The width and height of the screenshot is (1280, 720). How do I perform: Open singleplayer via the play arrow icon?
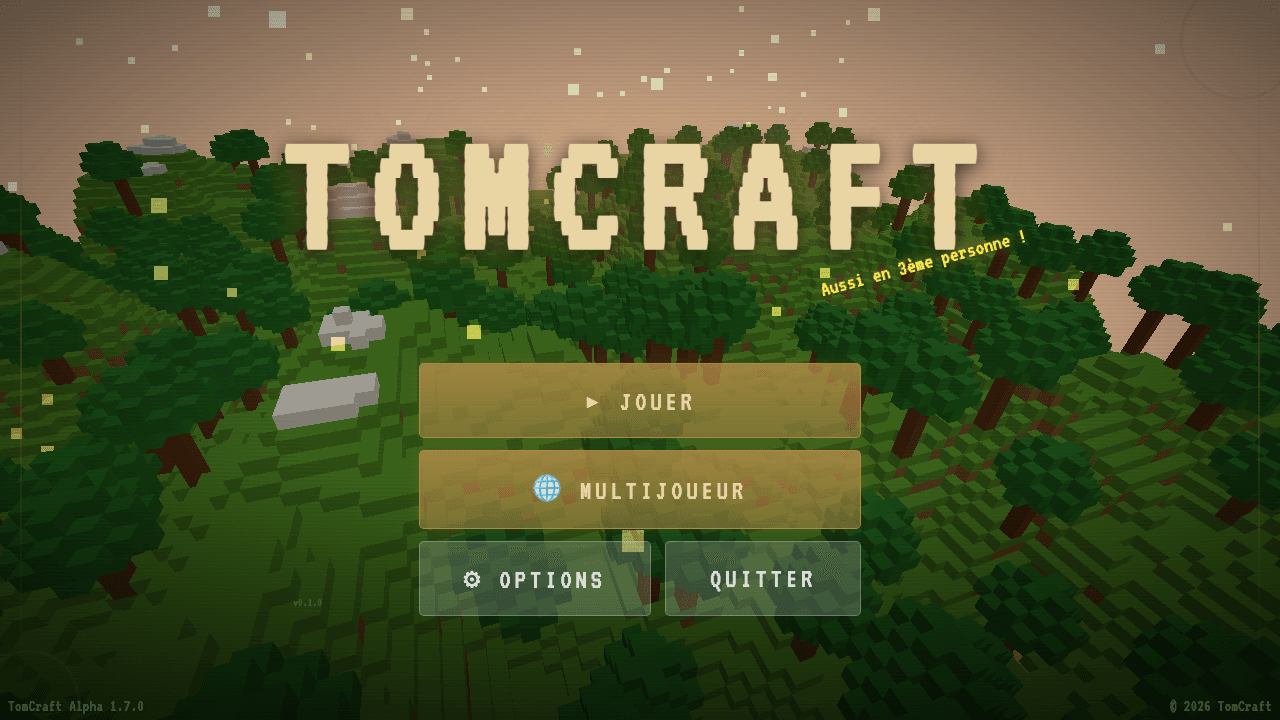(x=593, y=403)
